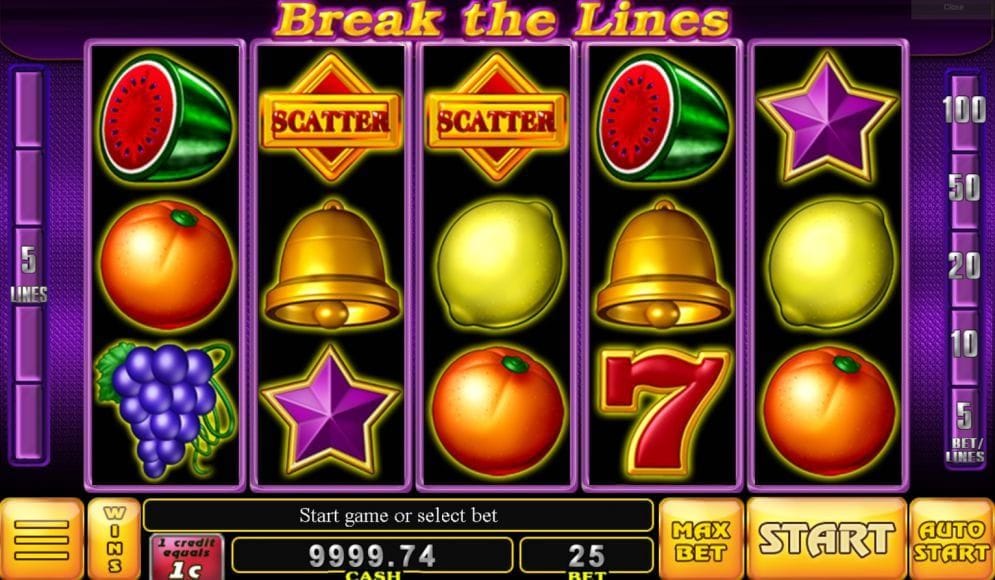Open the hamburger menu
The height and width of the screenshot is (580, 995).
coord(41,539)
